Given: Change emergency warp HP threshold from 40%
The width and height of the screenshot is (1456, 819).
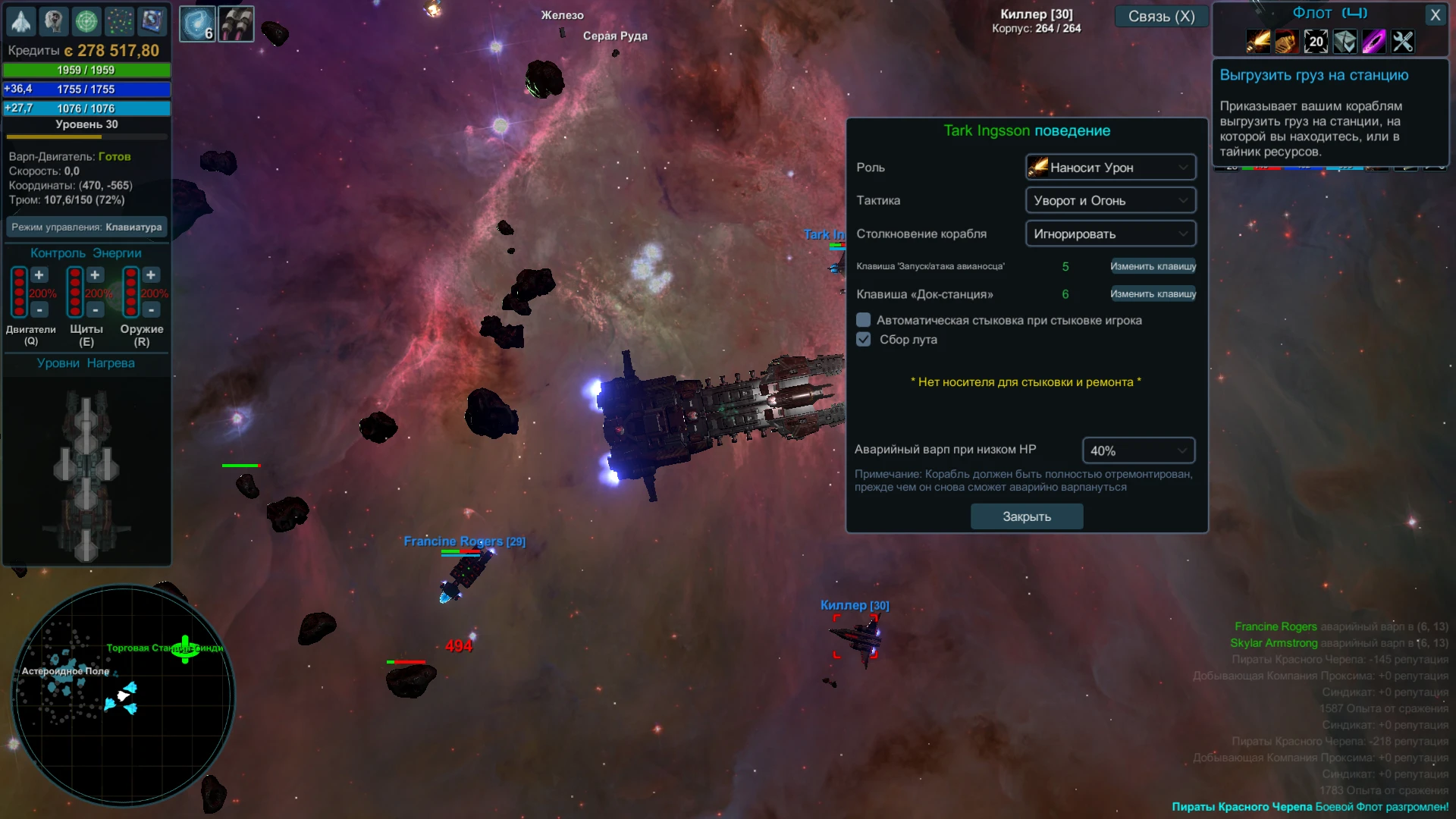Looking at the screenshot, I should 1137,450.
